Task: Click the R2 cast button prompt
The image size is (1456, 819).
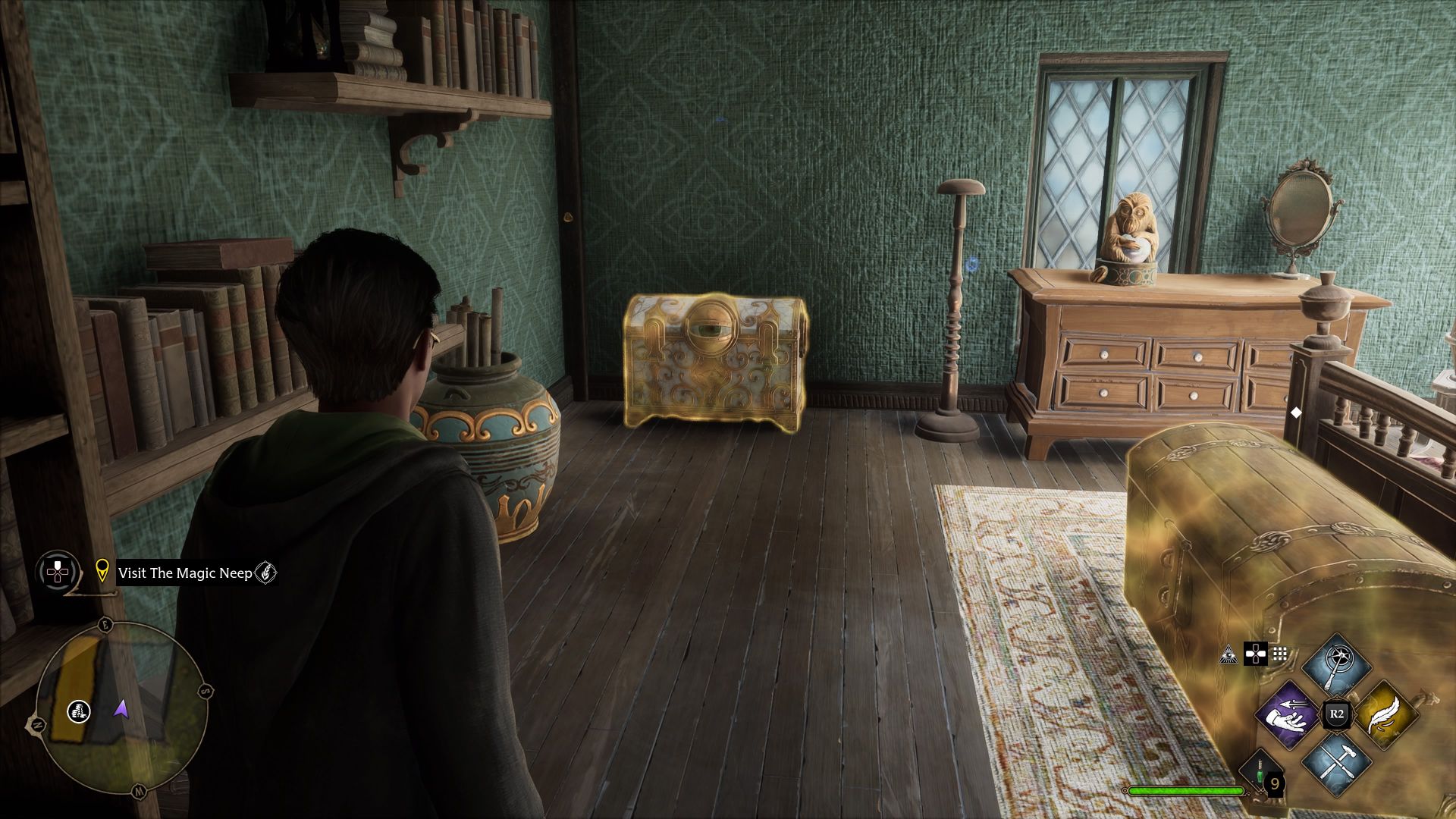Action: pyautogui.click(x=1337, y=714)
